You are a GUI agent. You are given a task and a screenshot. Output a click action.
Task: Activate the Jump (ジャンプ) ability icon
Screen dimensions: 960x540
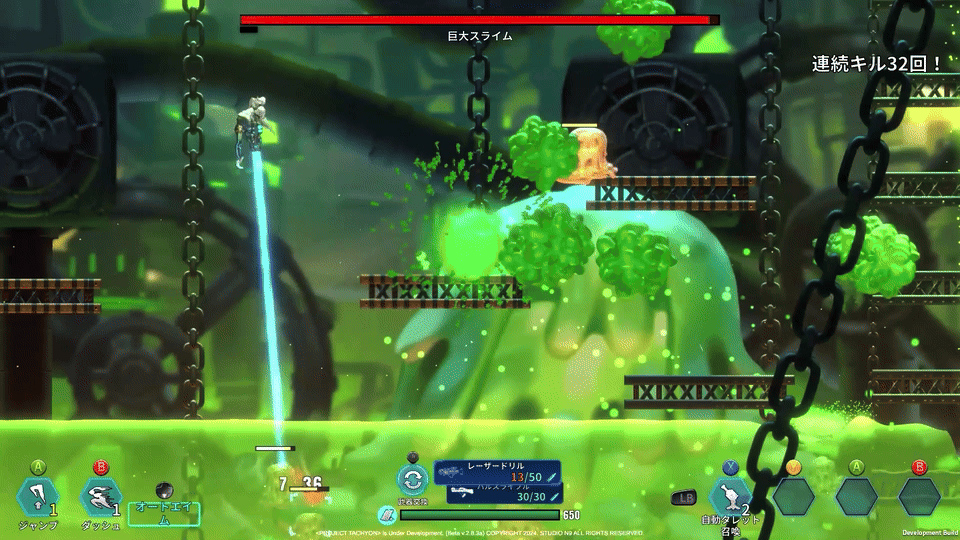click(x=37, y=497)
